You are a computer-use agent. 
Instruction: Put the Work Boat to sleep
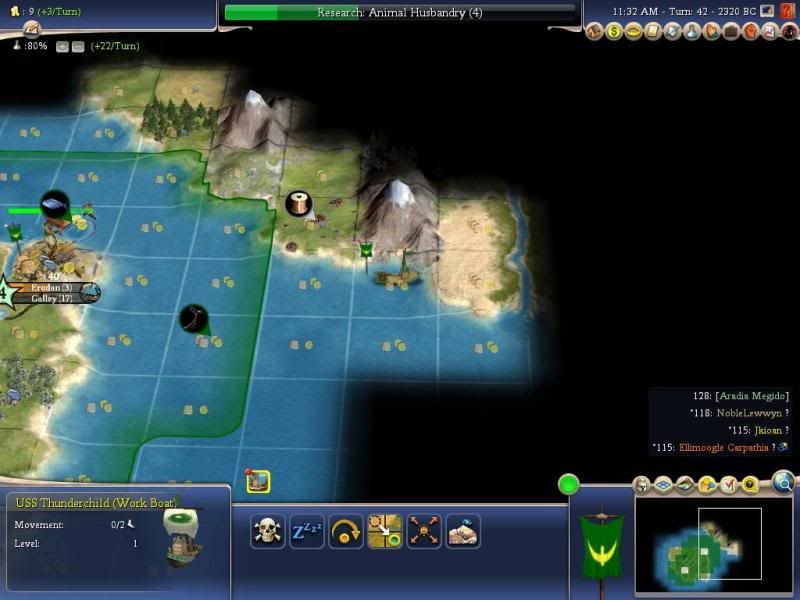306,530
